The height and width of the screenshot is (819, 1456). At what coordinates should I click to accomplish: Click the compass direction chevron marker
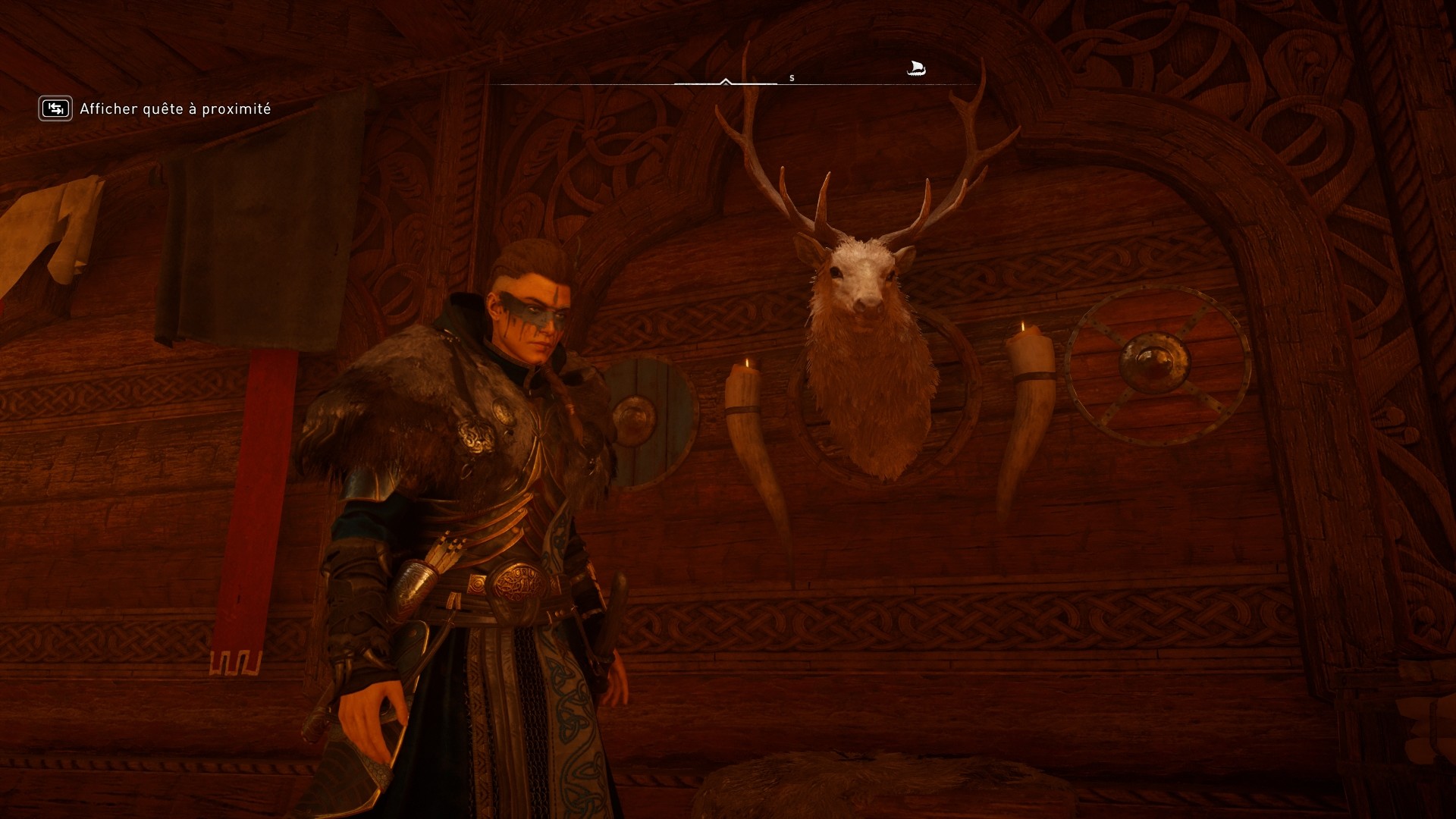[x=725, y=80]
